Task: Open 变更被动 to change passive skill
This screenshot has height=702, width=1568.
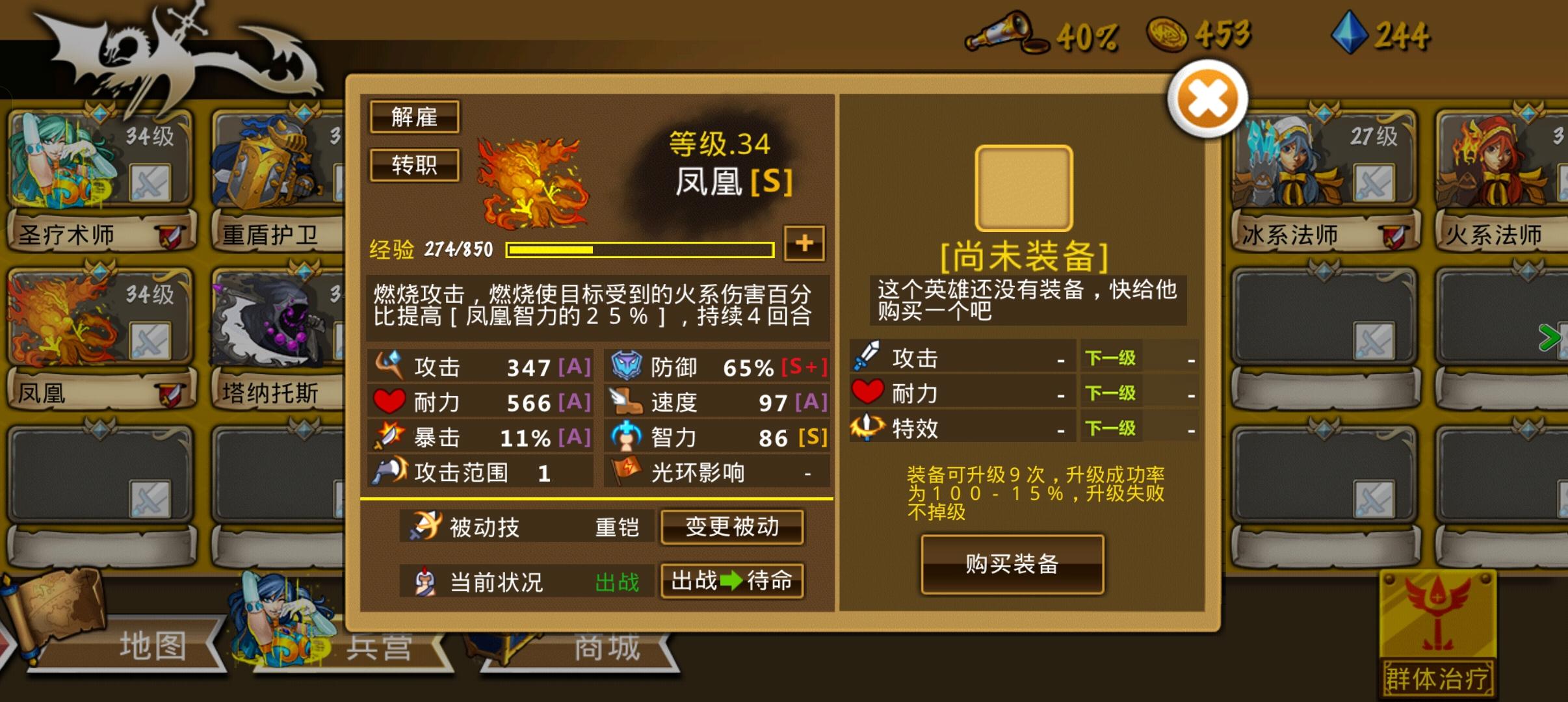Action: pyautogui.click(x=733, y=528)
